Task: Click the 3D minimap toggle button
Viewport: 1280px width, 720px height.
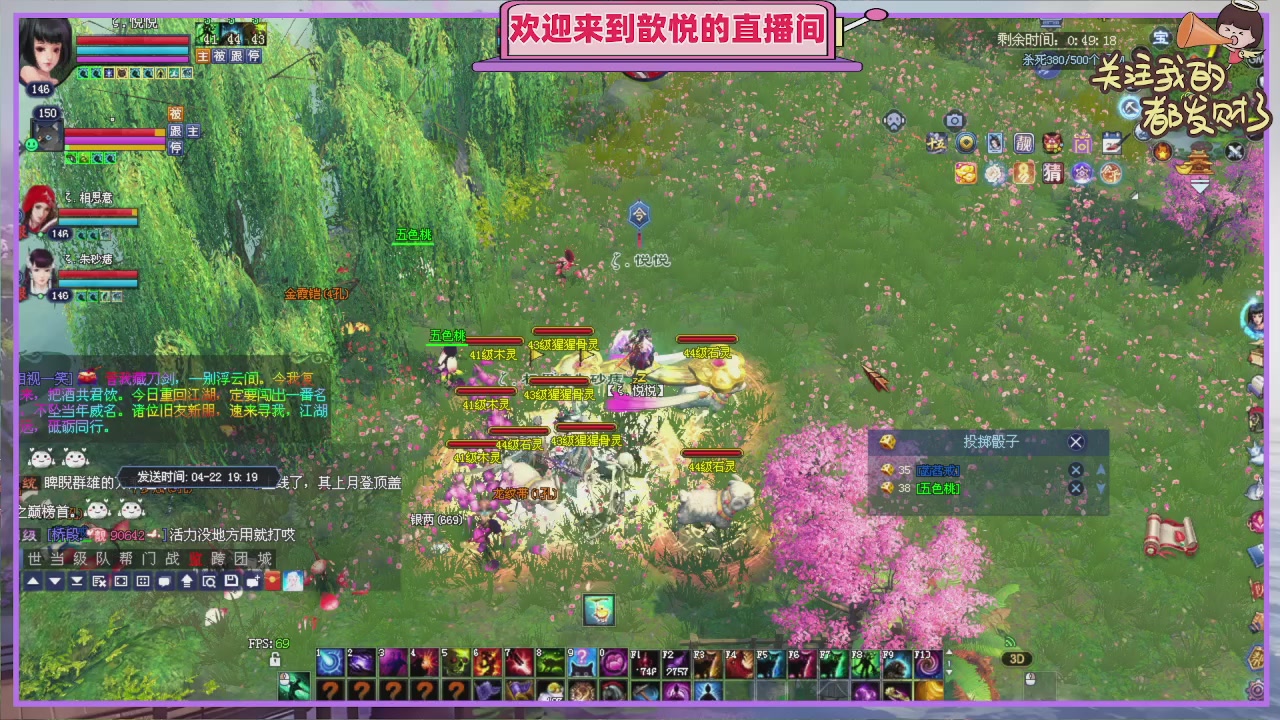Action: coord(1018,658)
